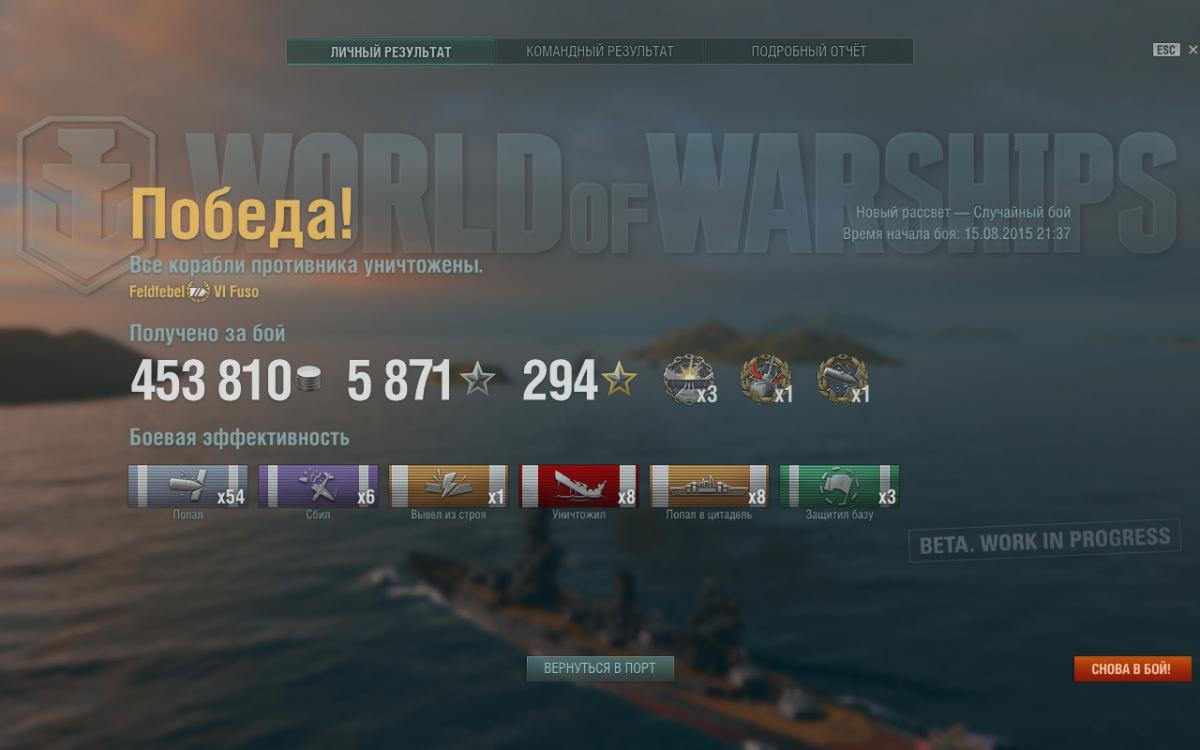Image resolution: width=1200 pixels, height=750 pixels.
Task: Choose the Вывел из строя ribbon
Action: point(448,486)
